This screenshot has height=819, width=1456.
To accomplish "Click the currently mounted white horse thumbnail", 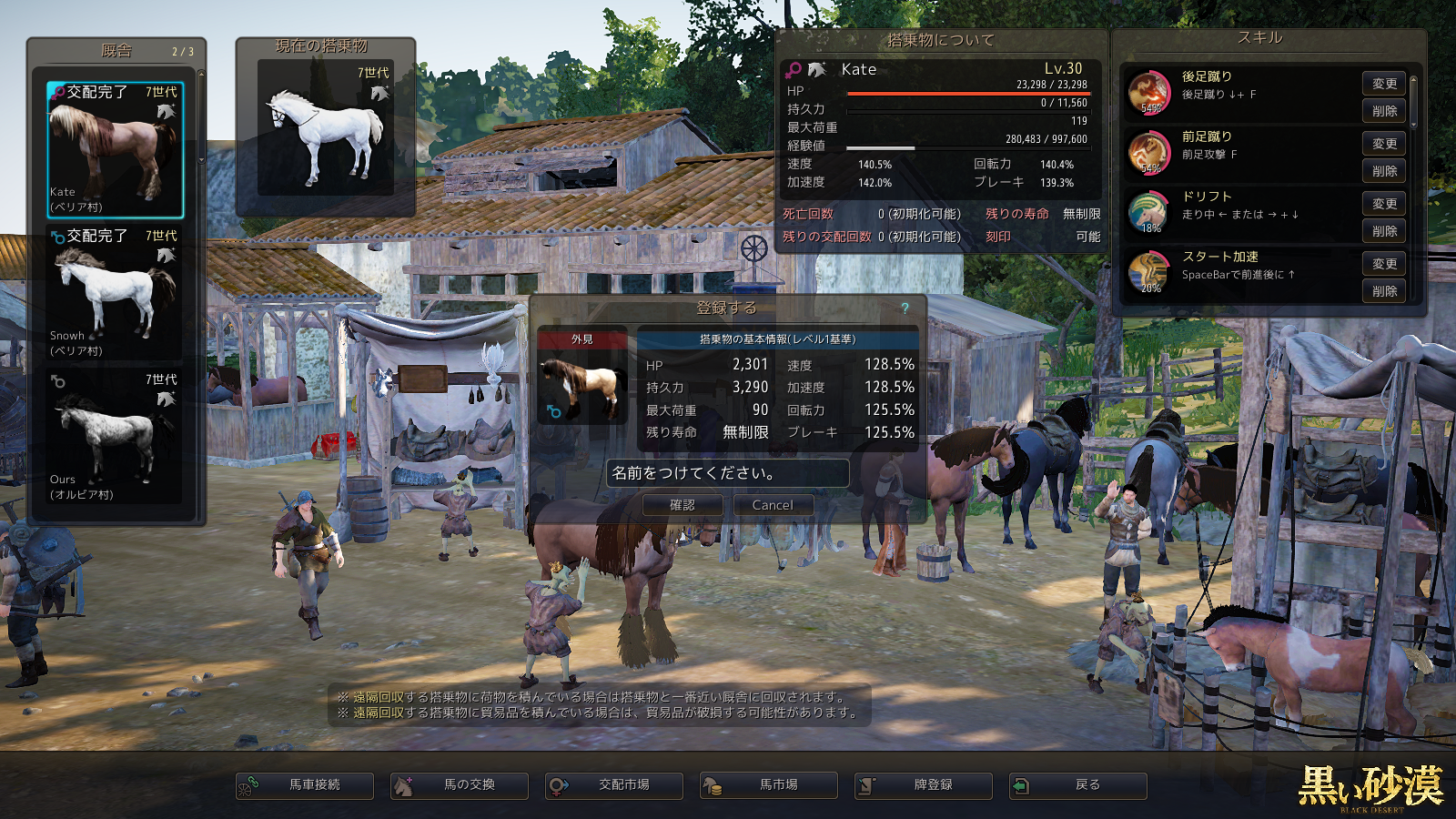I will coord(326,128).
